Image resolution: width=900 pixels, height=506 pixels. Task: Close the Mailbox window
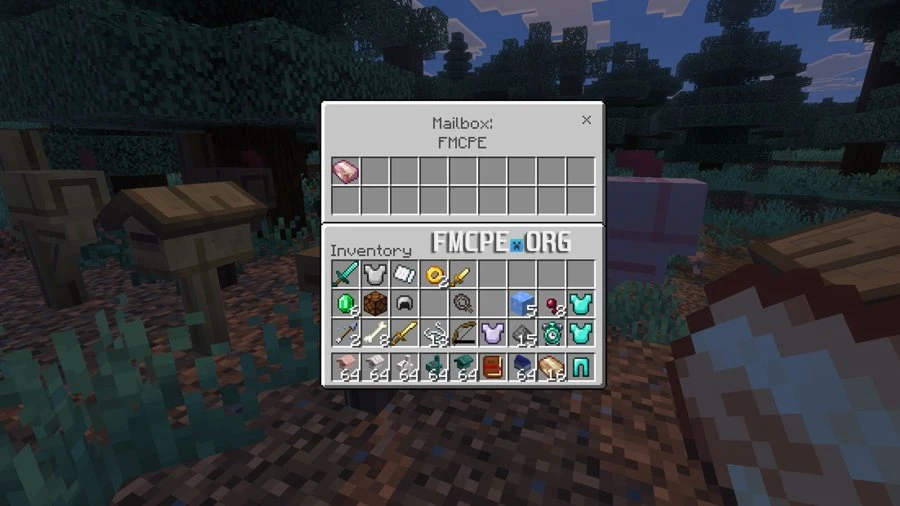pyautogui.click(x=586, y=120)
